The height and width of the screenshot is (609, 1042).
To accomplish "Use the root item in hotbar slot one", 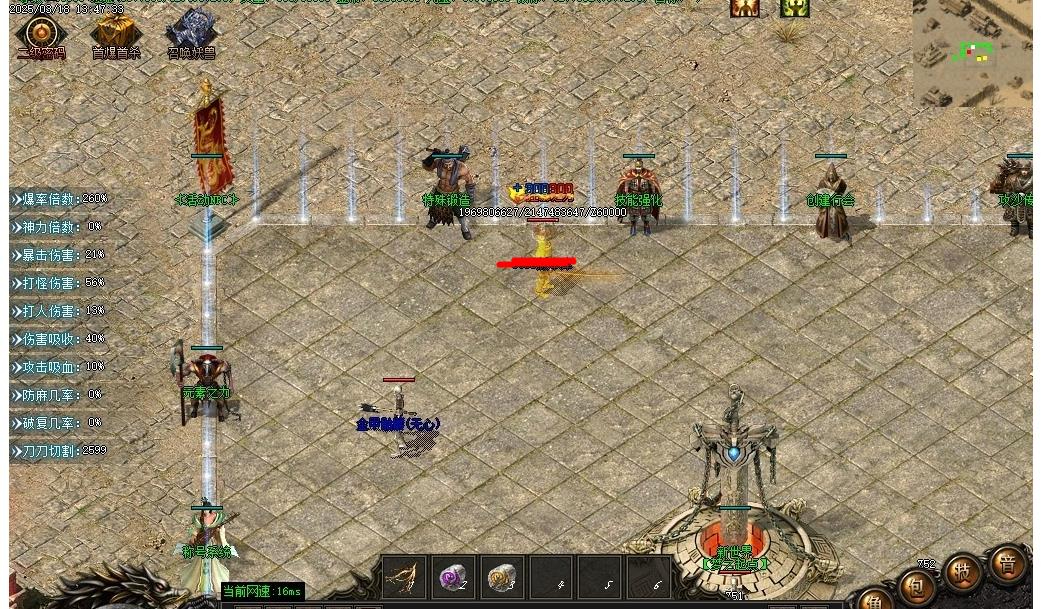I will click(x=404, y=577).
